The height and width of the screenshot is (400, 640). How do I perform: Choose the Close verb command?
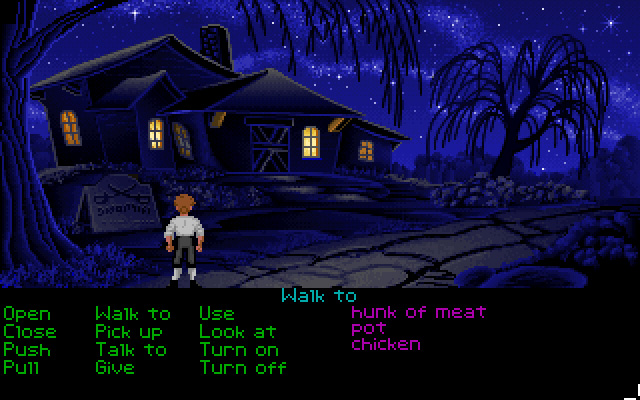30,332
